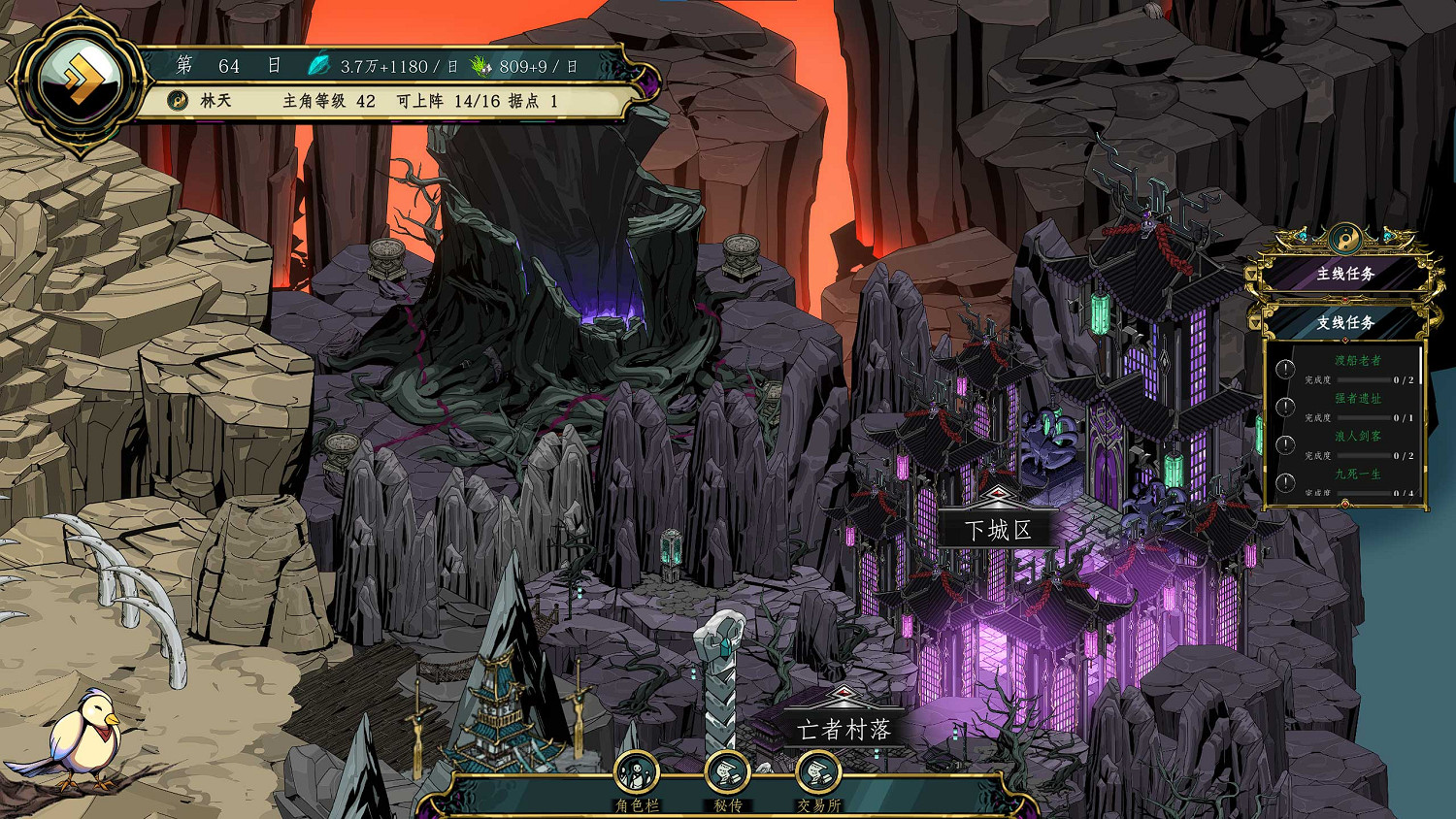Toggle tracking for 渡船老者 quest
This screenshot has width=1456, height=819.
(x=1284, y=369)
